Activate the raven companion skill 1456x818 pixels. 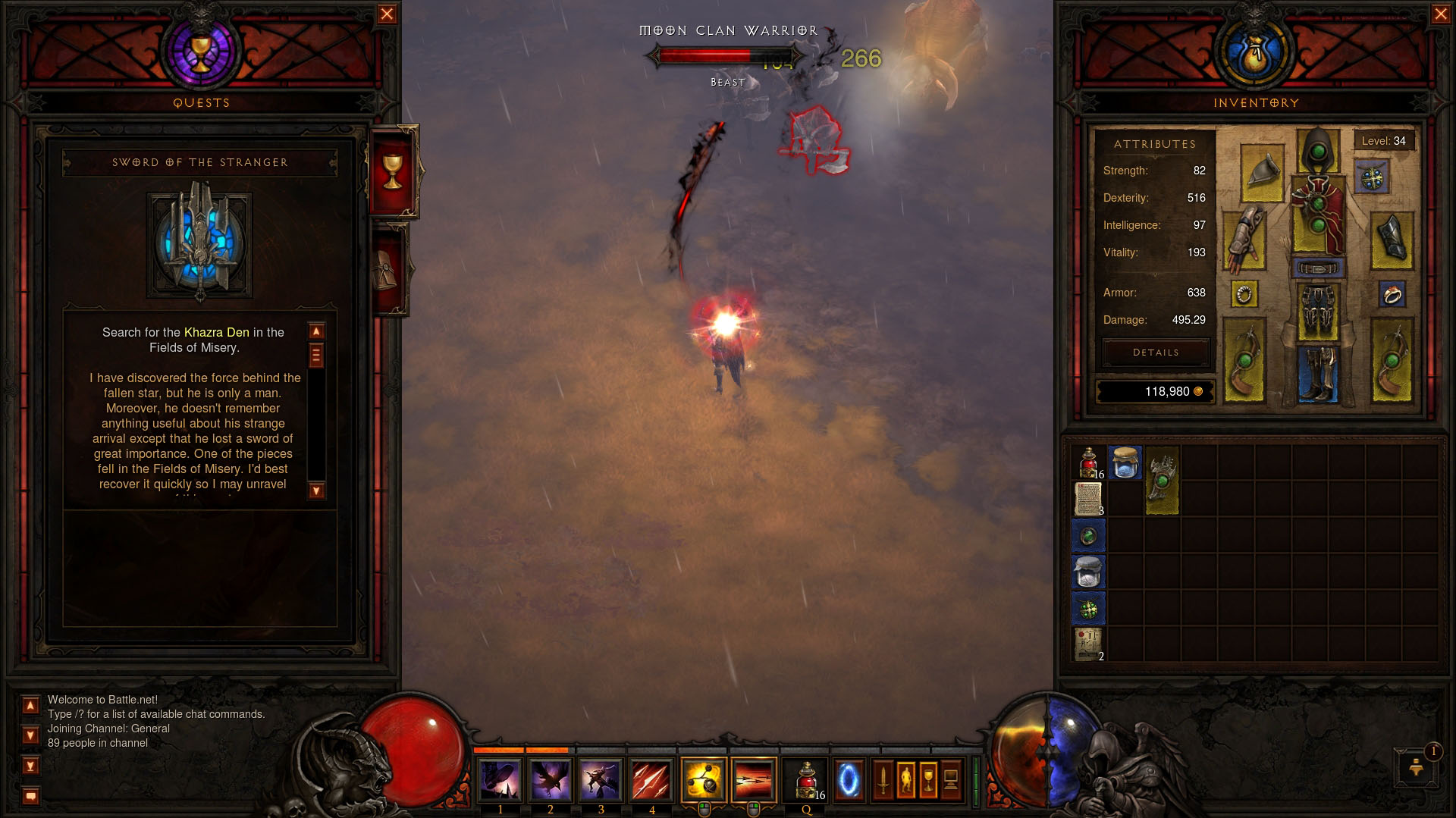click(551, 779)
